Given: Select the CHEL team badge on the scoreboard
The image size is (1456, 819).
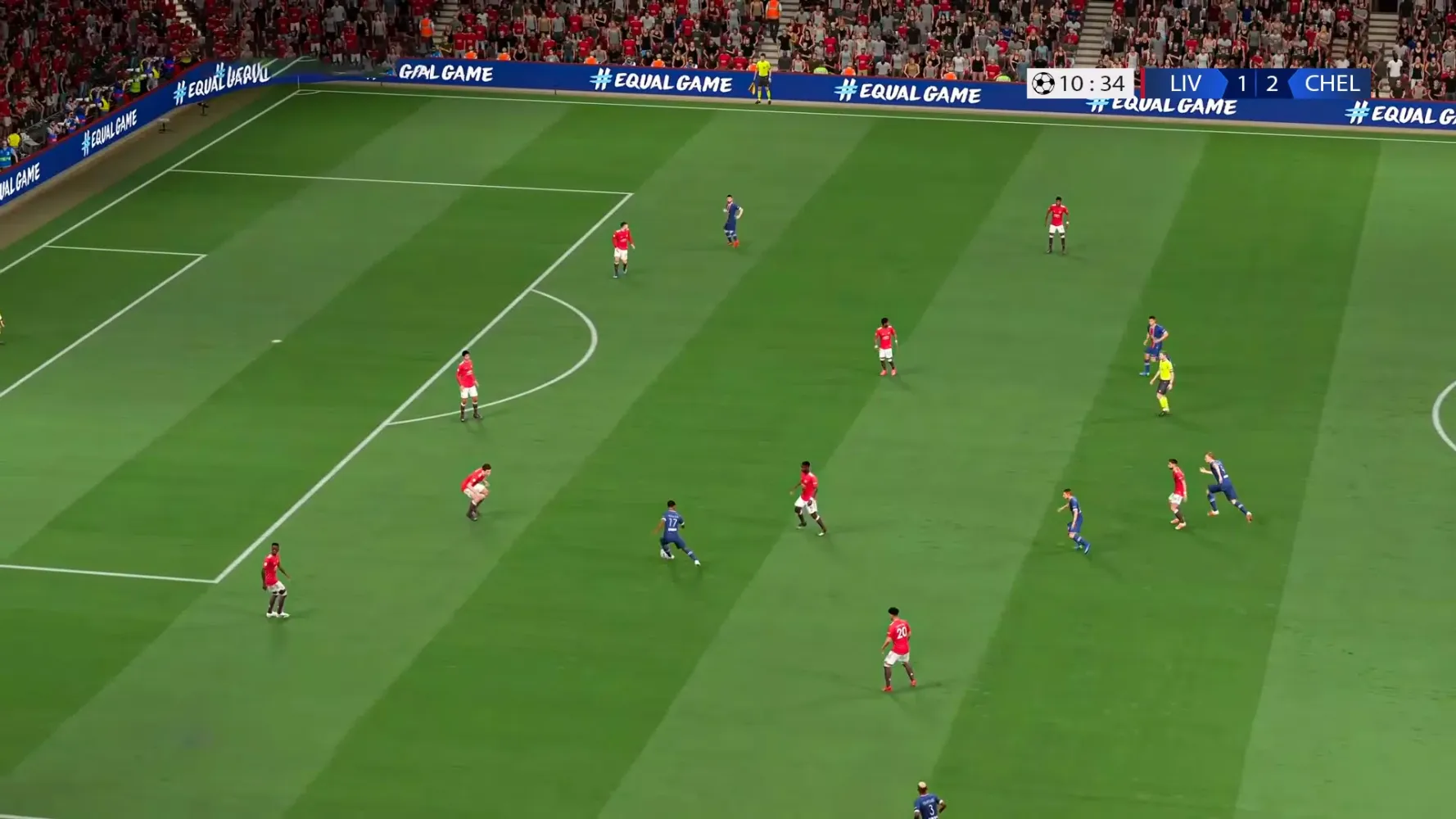Looking at the screenshot, I should click(x=1328, y=84).
